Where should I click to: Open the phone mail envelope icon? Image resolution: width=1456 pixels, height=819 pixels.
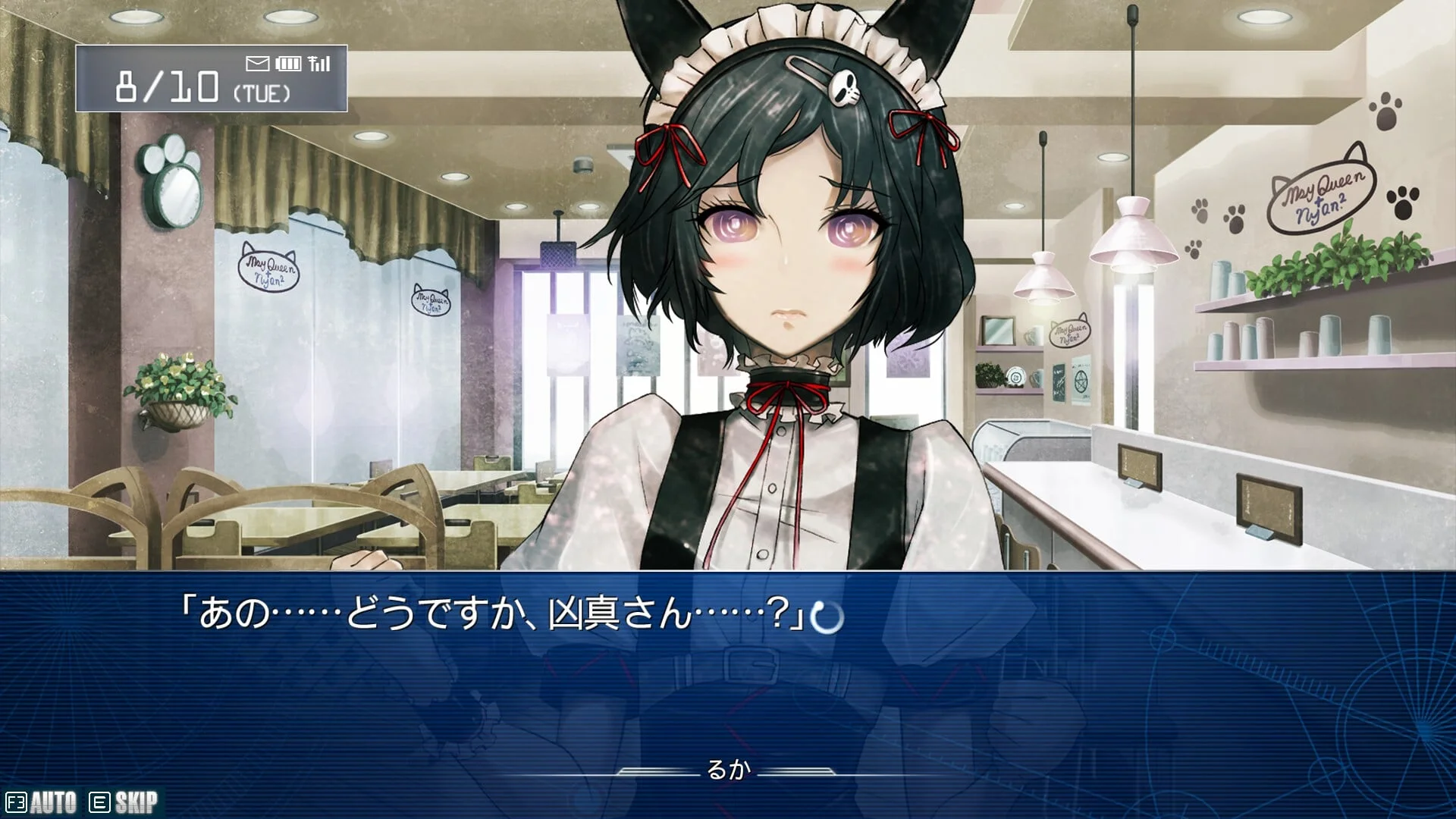(258, 63)
